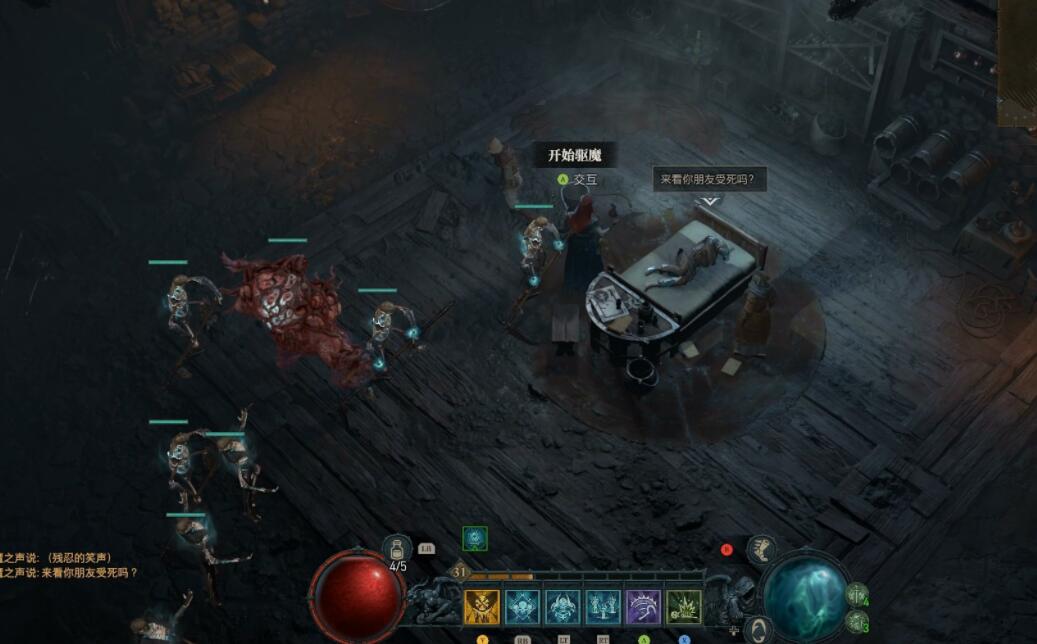Viewport: 1037px width, 644px height.
Task: Click the 开始驱魔 interaction label
Action: tap(575, 155)
